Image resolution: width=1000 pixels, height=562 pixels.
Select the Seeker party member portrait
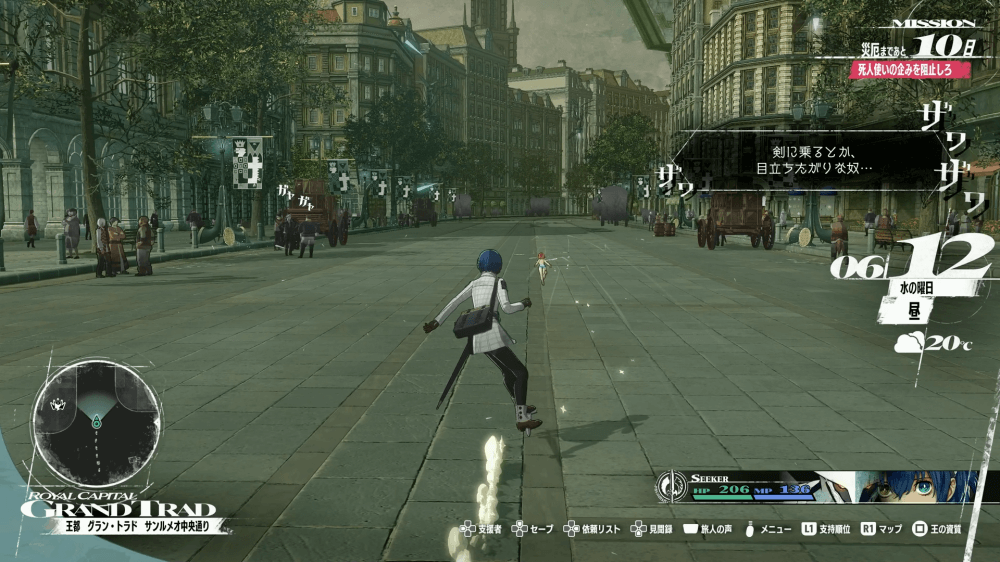(915, 486)
